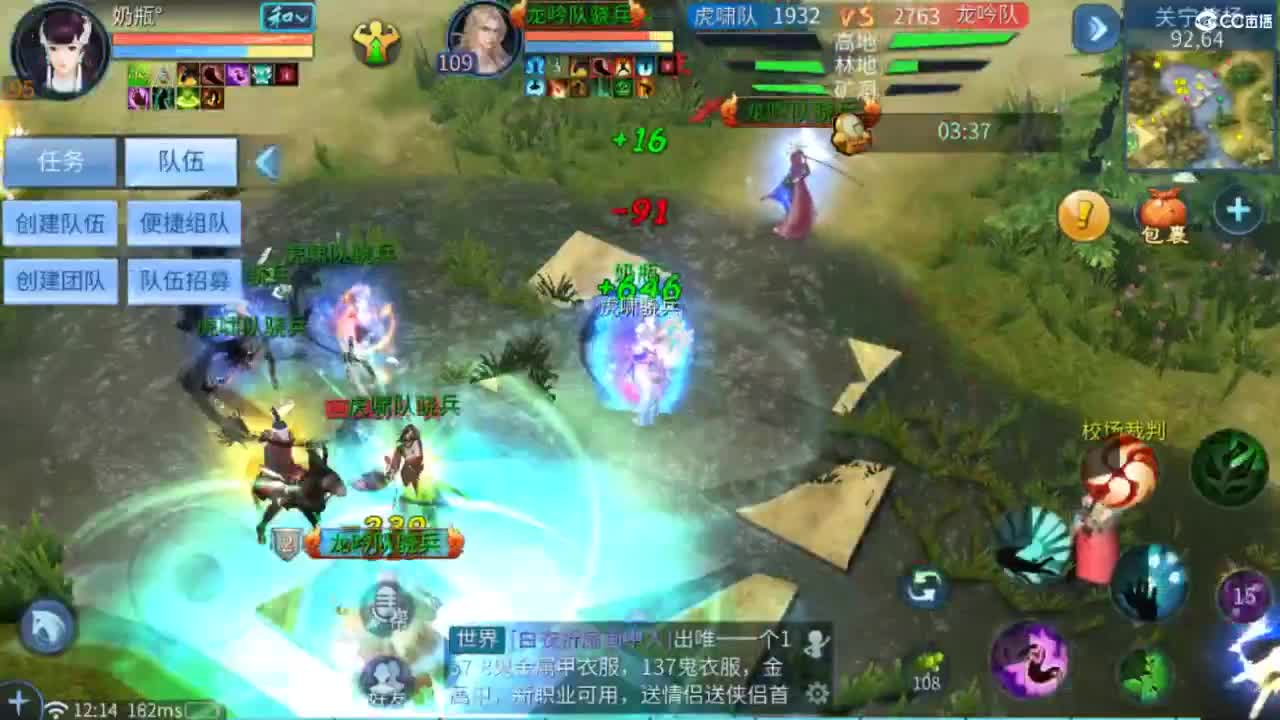Expand the top-right sidebar via blue arrow
1280x720 pixels.
click(1097, 30)
